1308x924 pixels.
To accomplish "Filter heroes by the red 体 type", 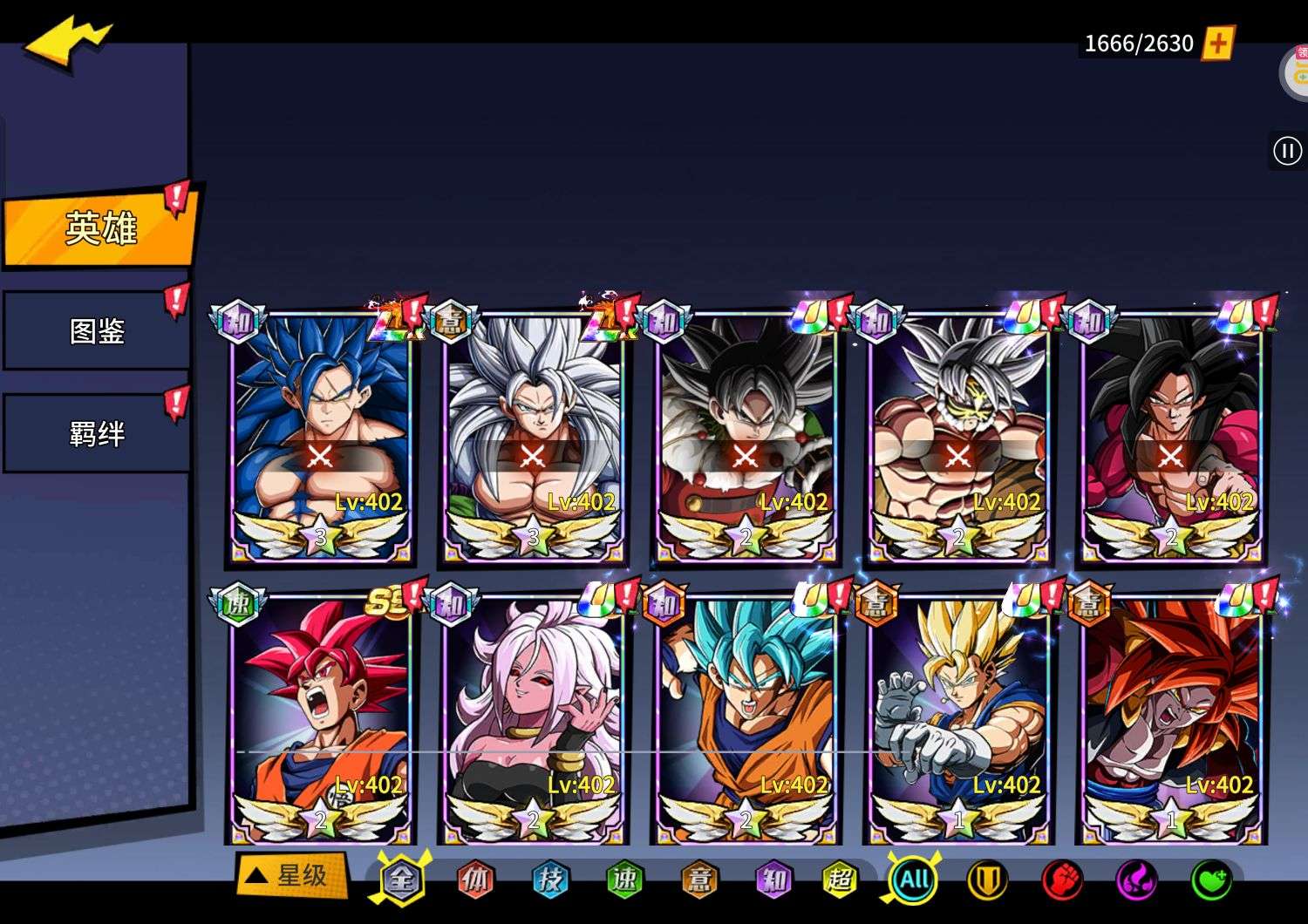I will (x=475, y=880).
